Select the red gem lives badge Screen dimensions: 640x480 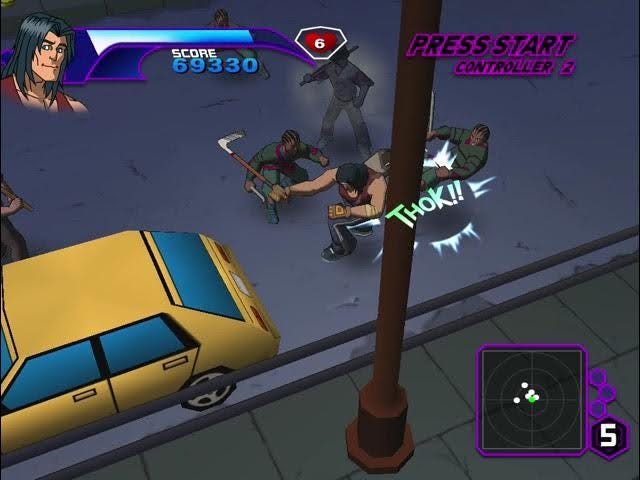coord(319,43)
